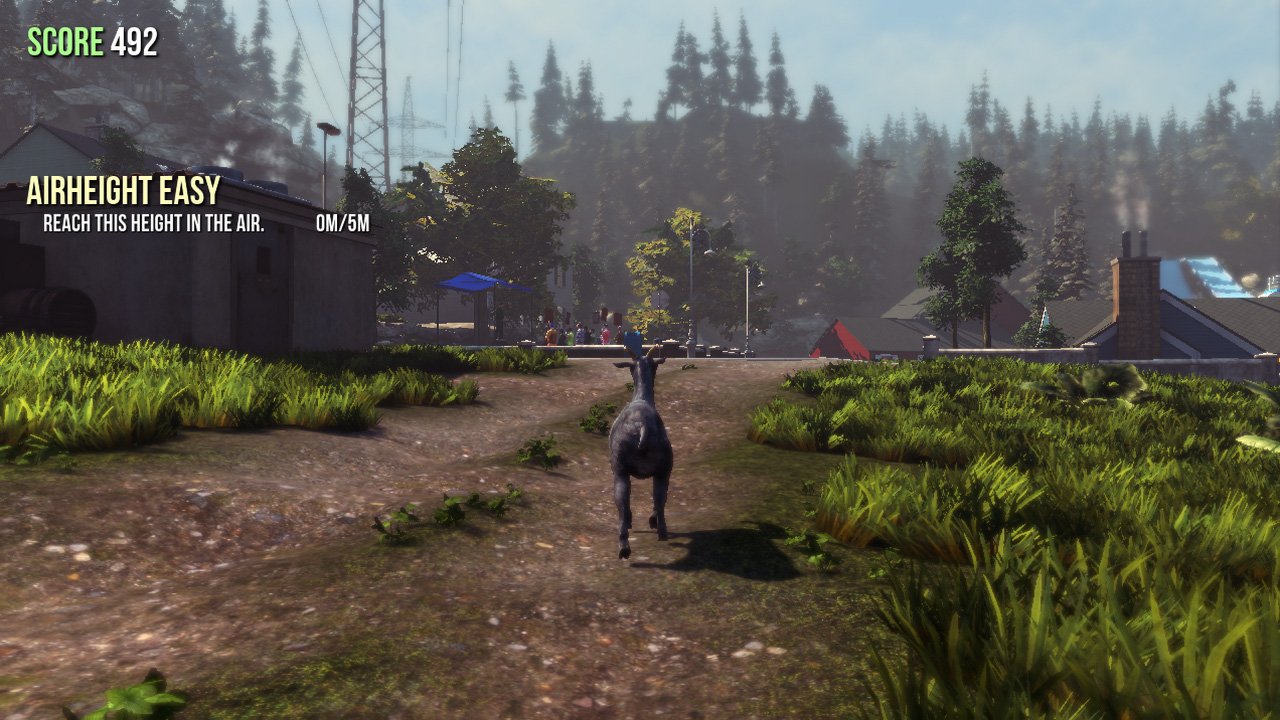Click the SCORE 492 label
This screenshot has height=720, width=1280.
pos(90,42)
